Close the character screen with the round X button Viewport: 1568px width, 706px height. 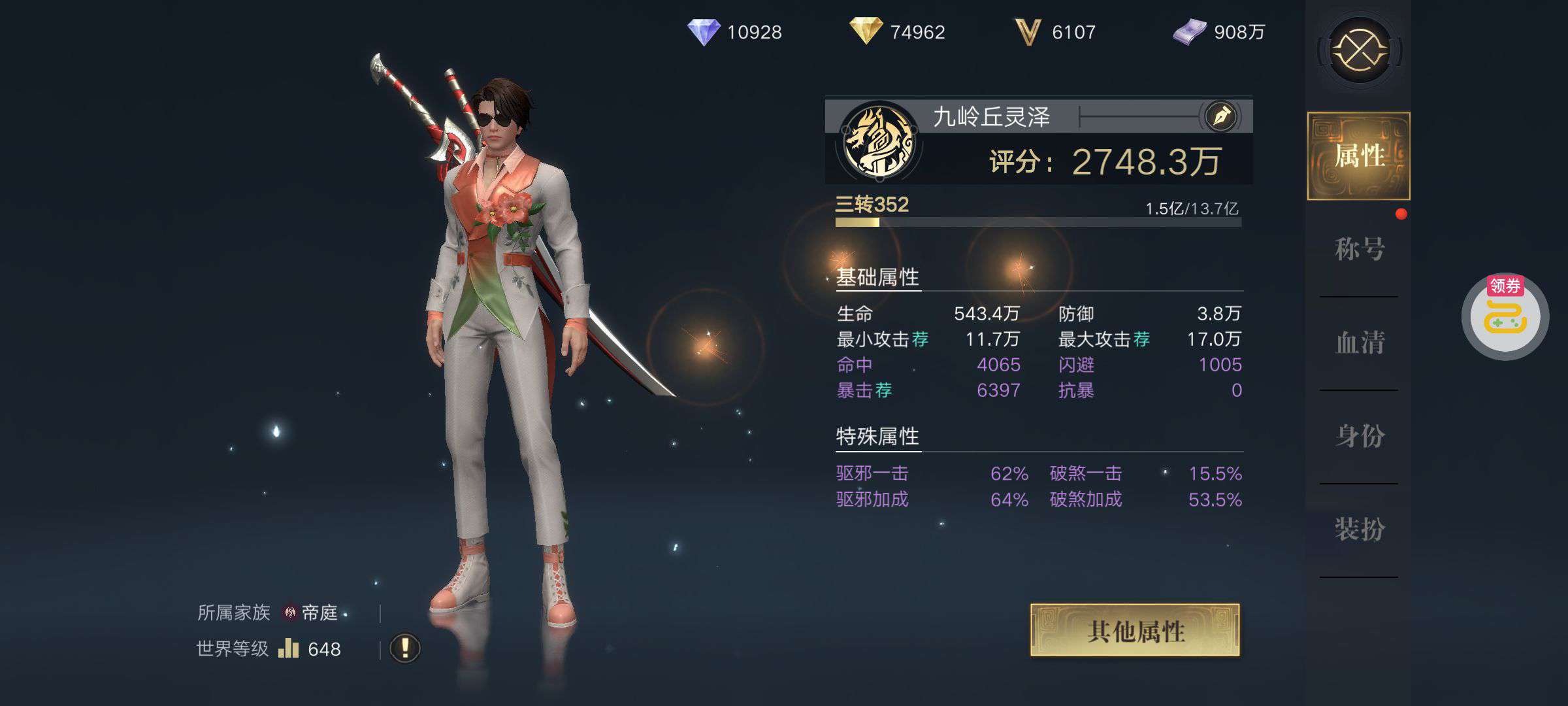pyautogui.click(x=1360, y=50)
